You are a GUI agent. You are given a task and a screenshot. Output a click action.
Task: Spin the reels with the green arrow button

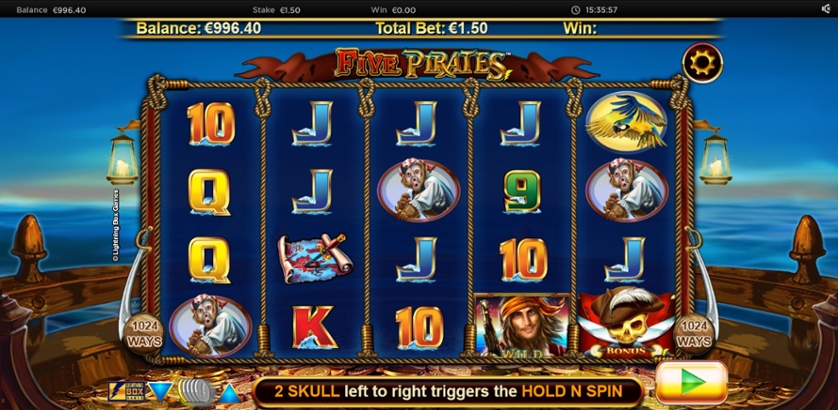pyautogui.click(x=691, y=383)
